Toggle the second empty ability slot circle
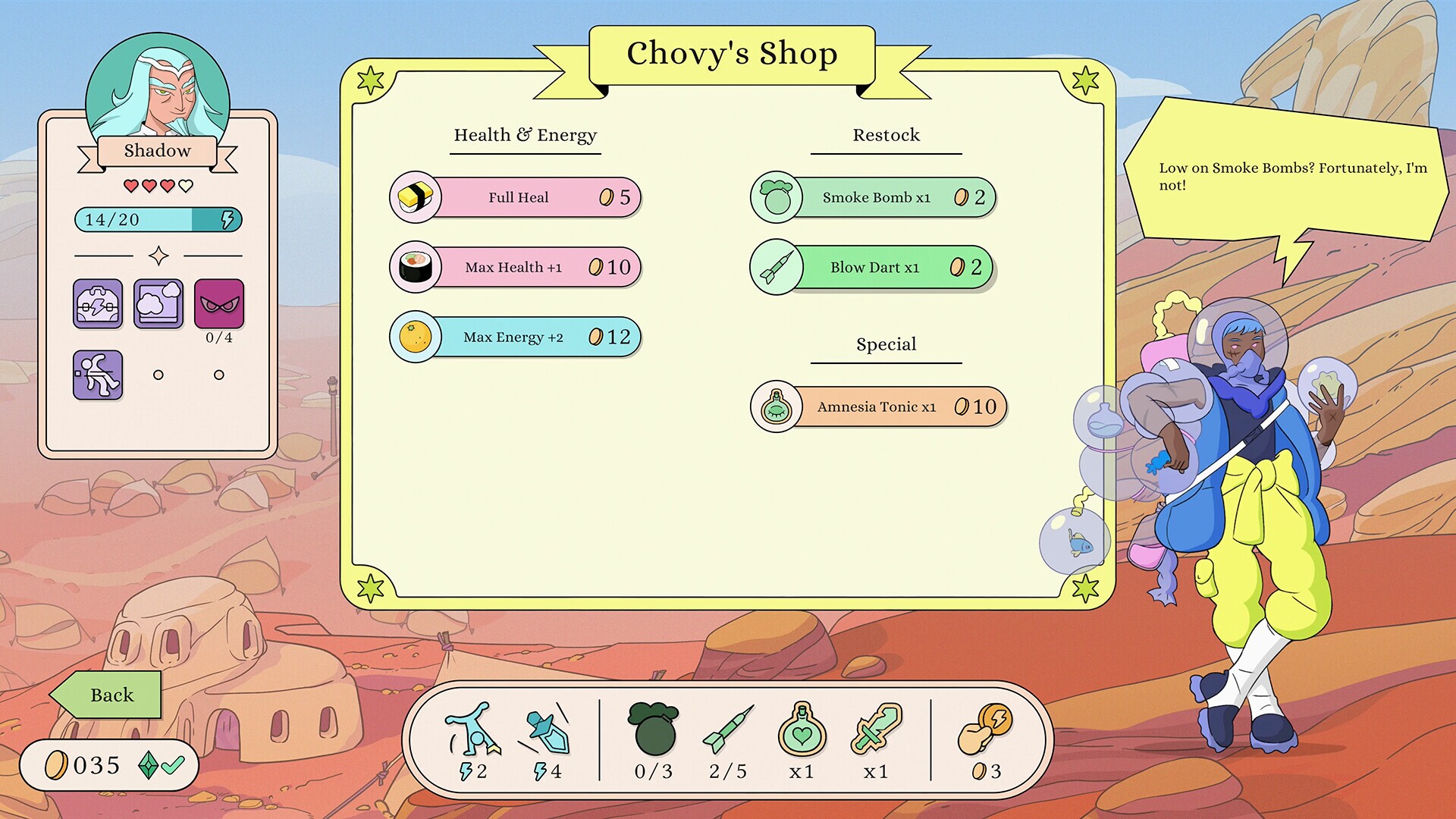The image size is (1456, 819). tap(219, 373)
